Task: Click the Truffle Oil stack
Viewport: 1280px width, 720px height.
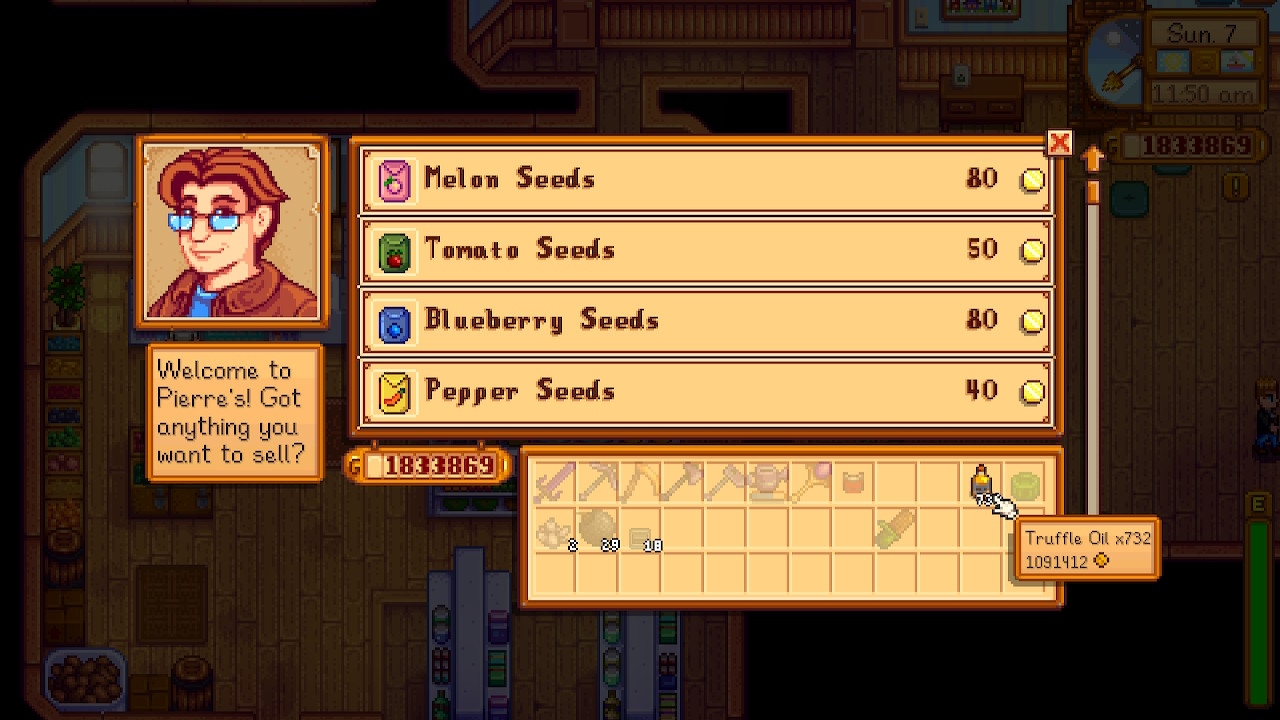Action: [983, 483]
